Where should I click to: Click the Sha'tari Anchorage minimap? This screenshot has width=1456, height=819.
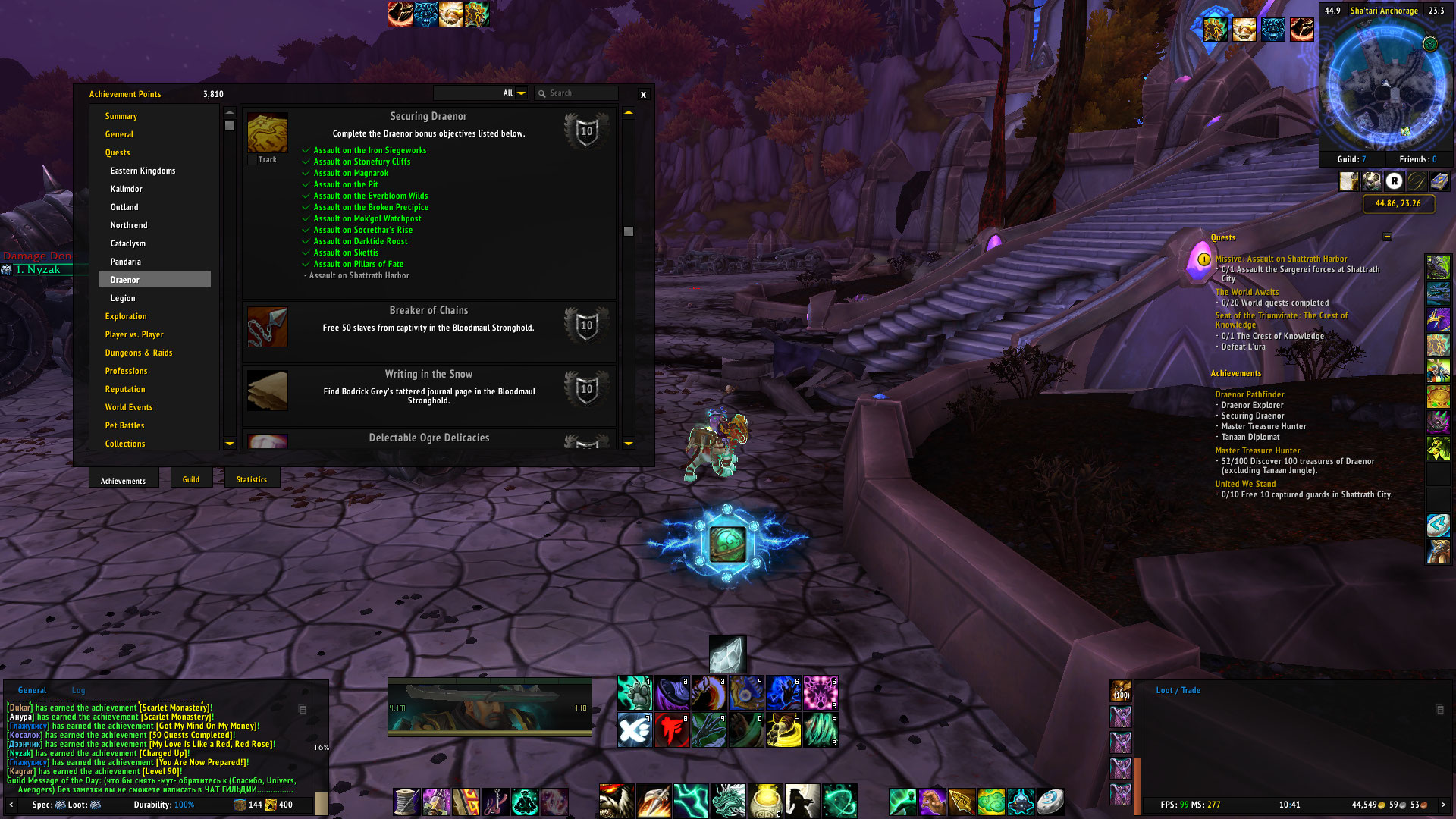(1385, 83)
